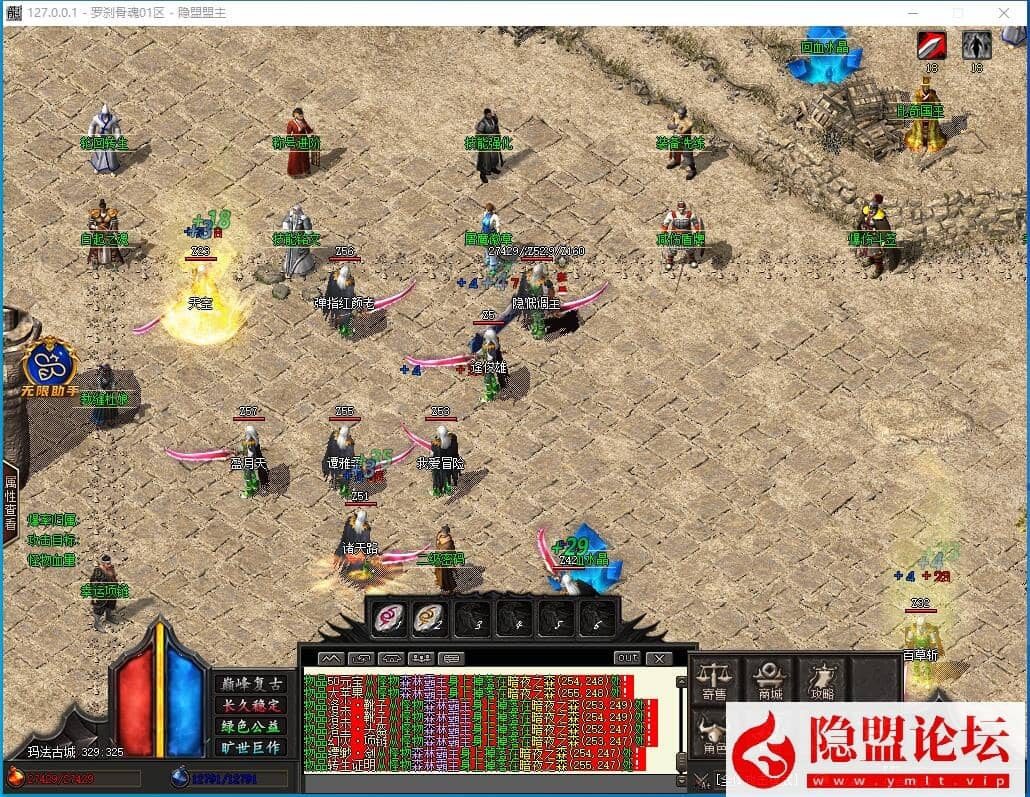Viewport: 1030px width, 797px height.
Task: Toggle the 怪物血量 option
Action: (52, 560)
